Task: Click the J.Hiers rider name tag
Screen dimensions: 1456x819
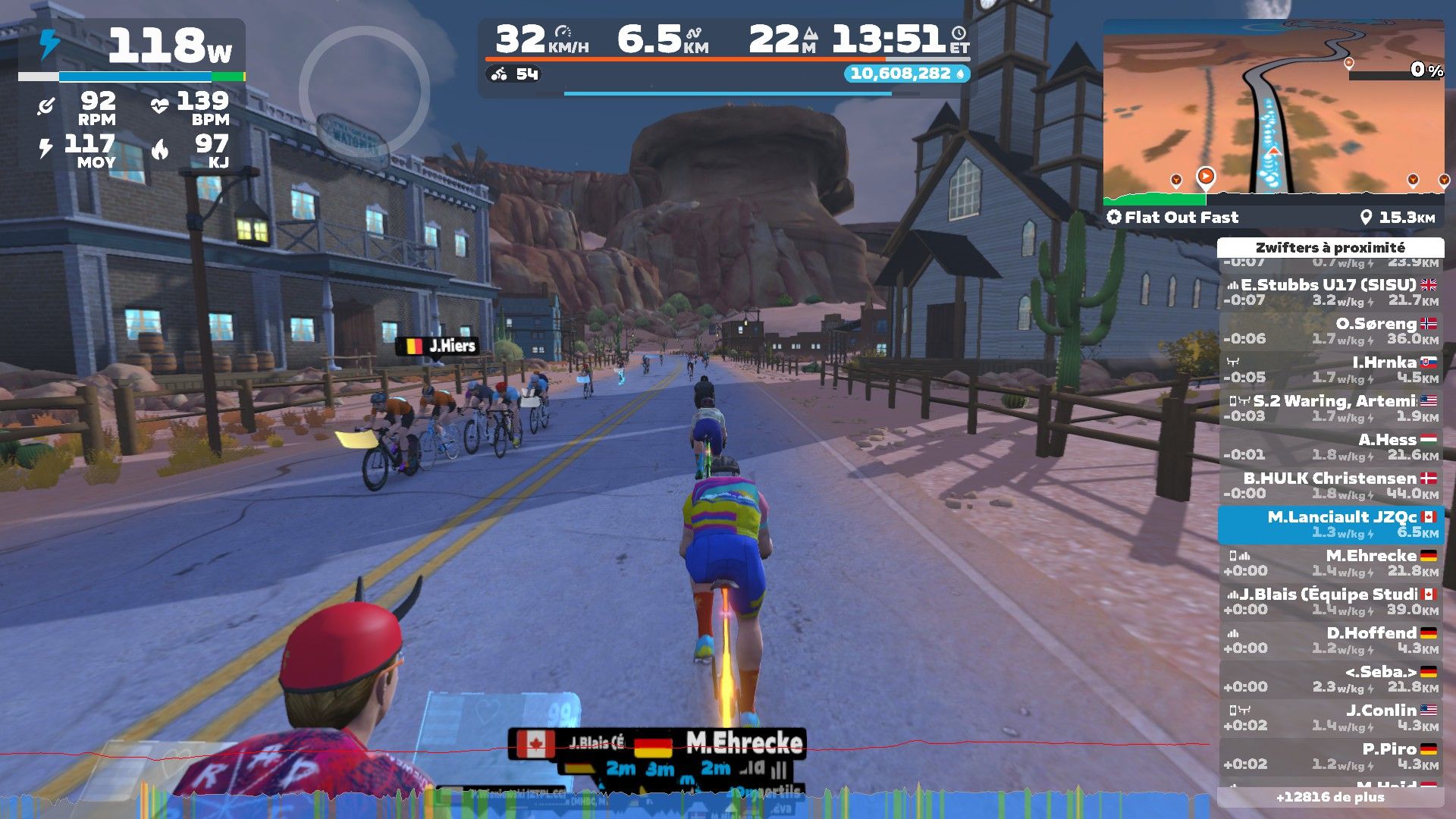Action: click(x=438, y=347)
